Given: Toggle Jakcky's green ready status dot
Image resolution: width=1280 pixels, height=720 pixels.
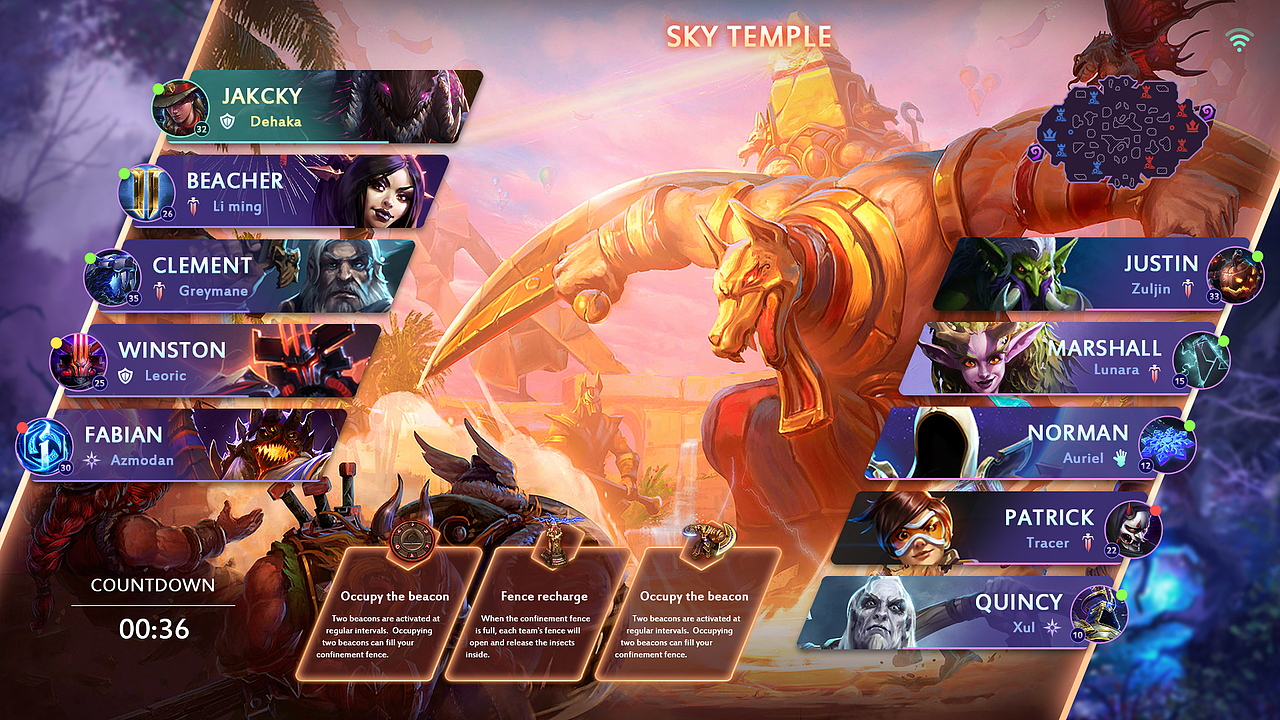Looking at the screenshot, I should (x=160, y=88).
